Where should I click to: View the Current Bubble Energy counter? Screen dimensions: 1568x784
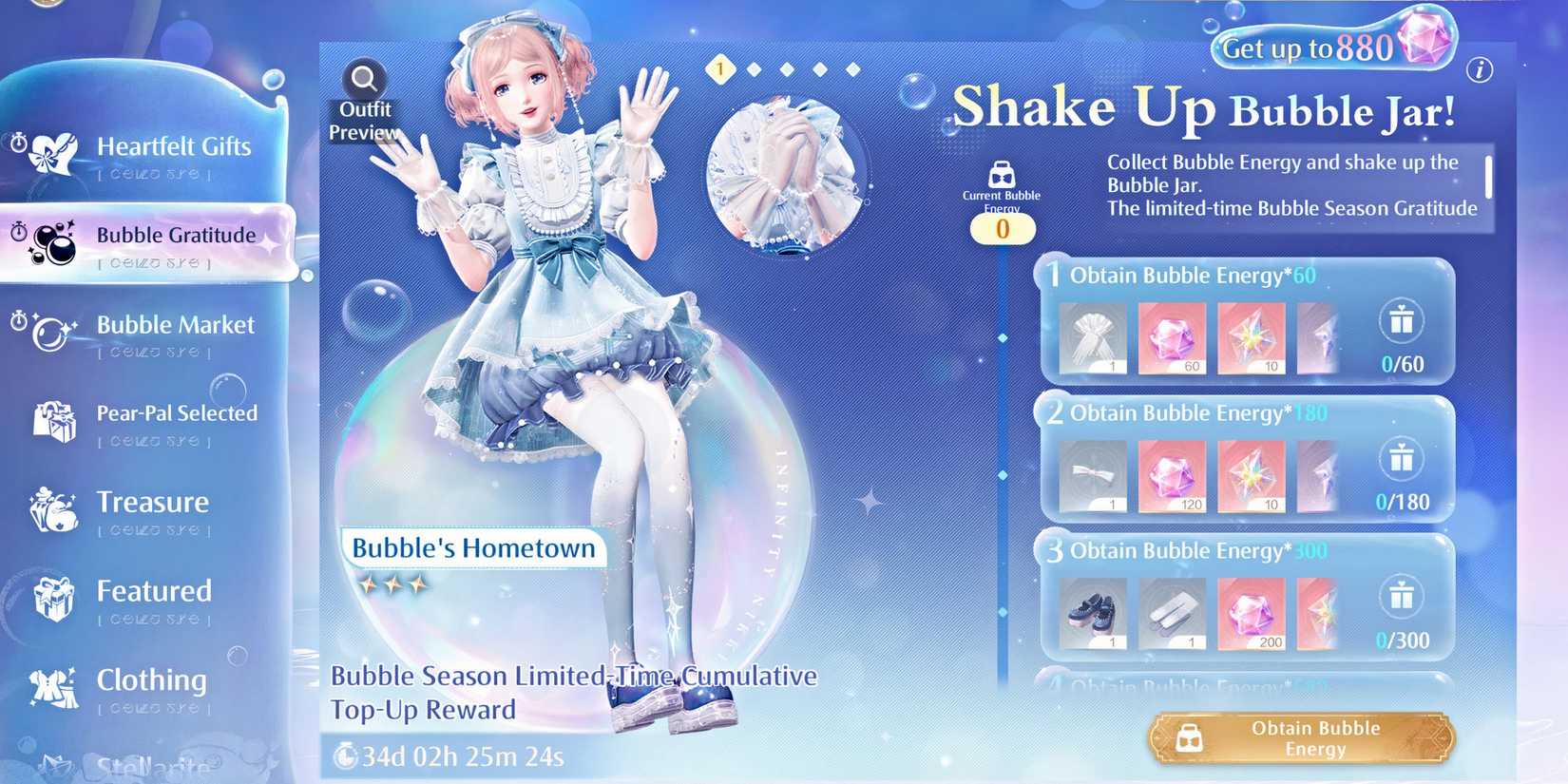point(1003,228)
